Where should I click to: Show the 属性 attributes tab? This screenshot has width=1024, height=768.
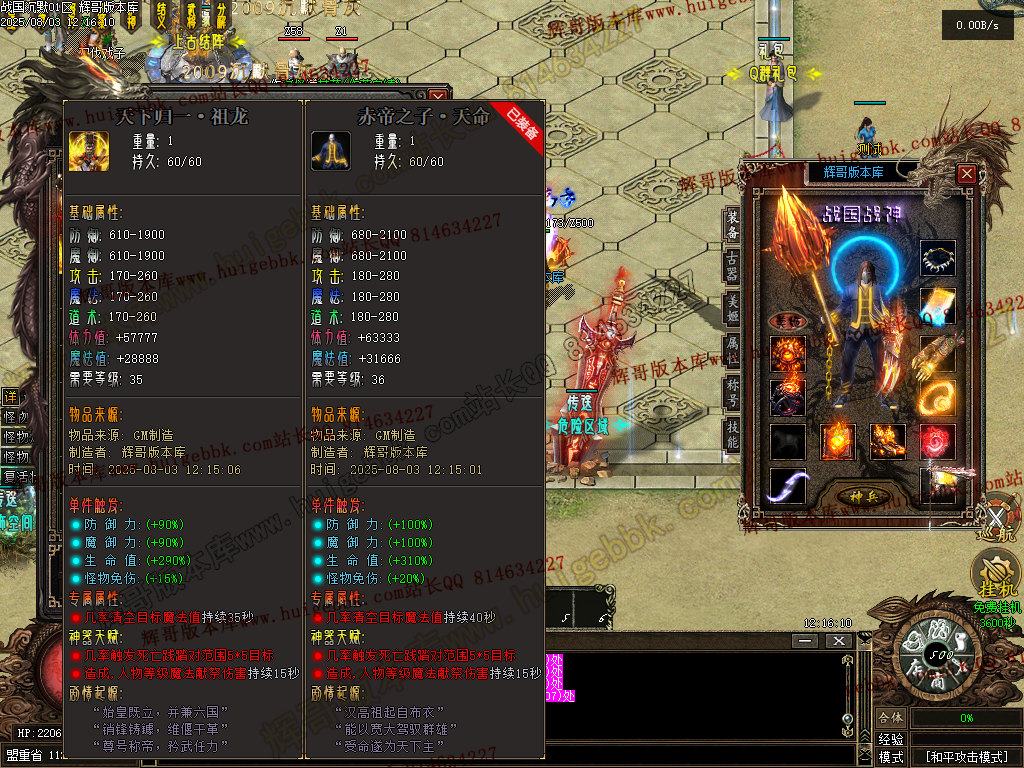(x=733, y=349)
